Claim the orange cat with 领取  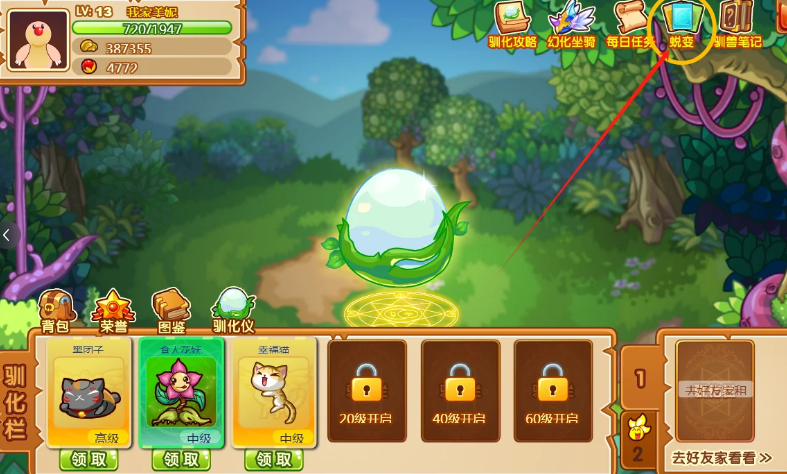click(274, 460)
